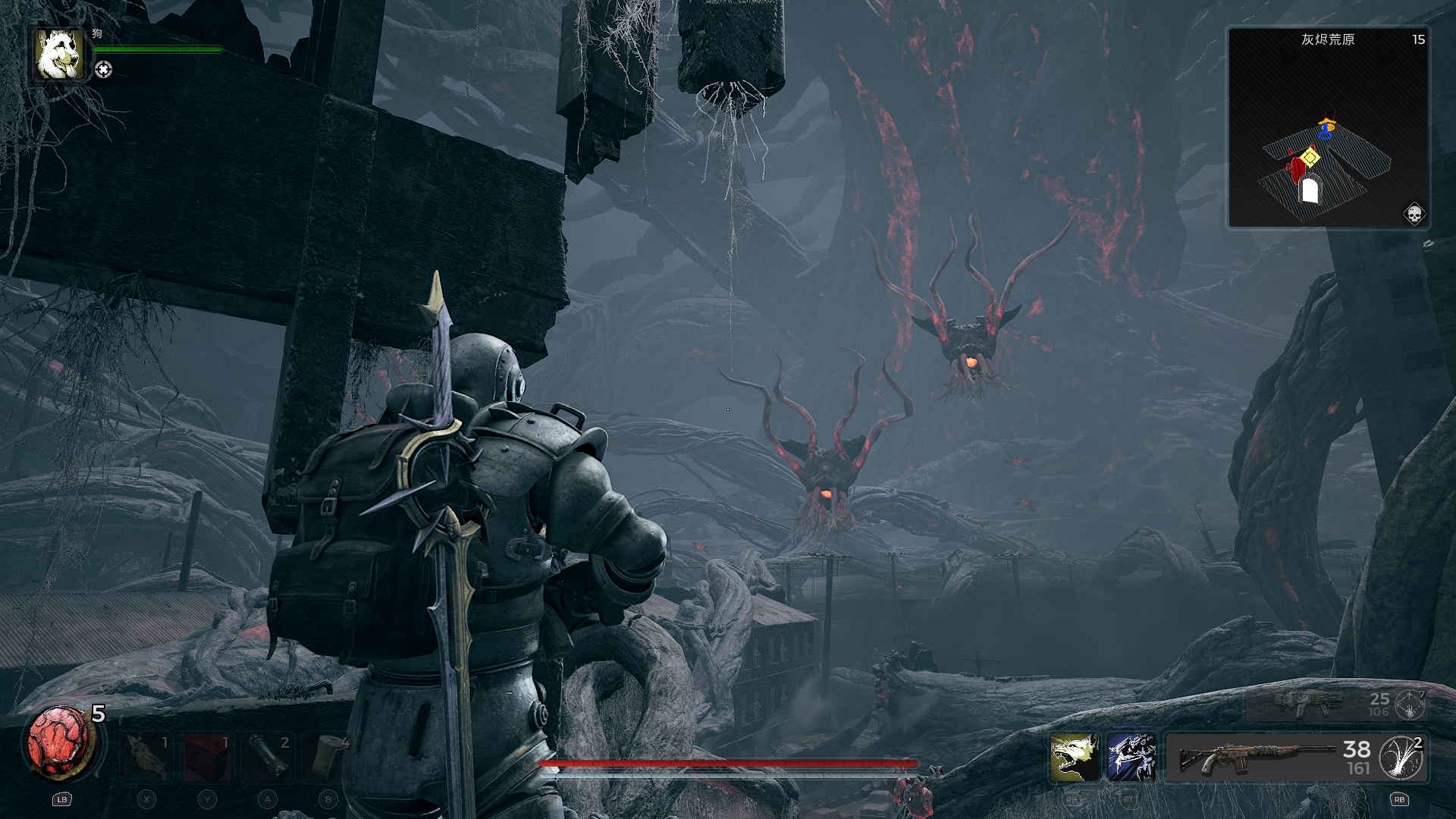Activate the howling dog skill

(1075, 757)
